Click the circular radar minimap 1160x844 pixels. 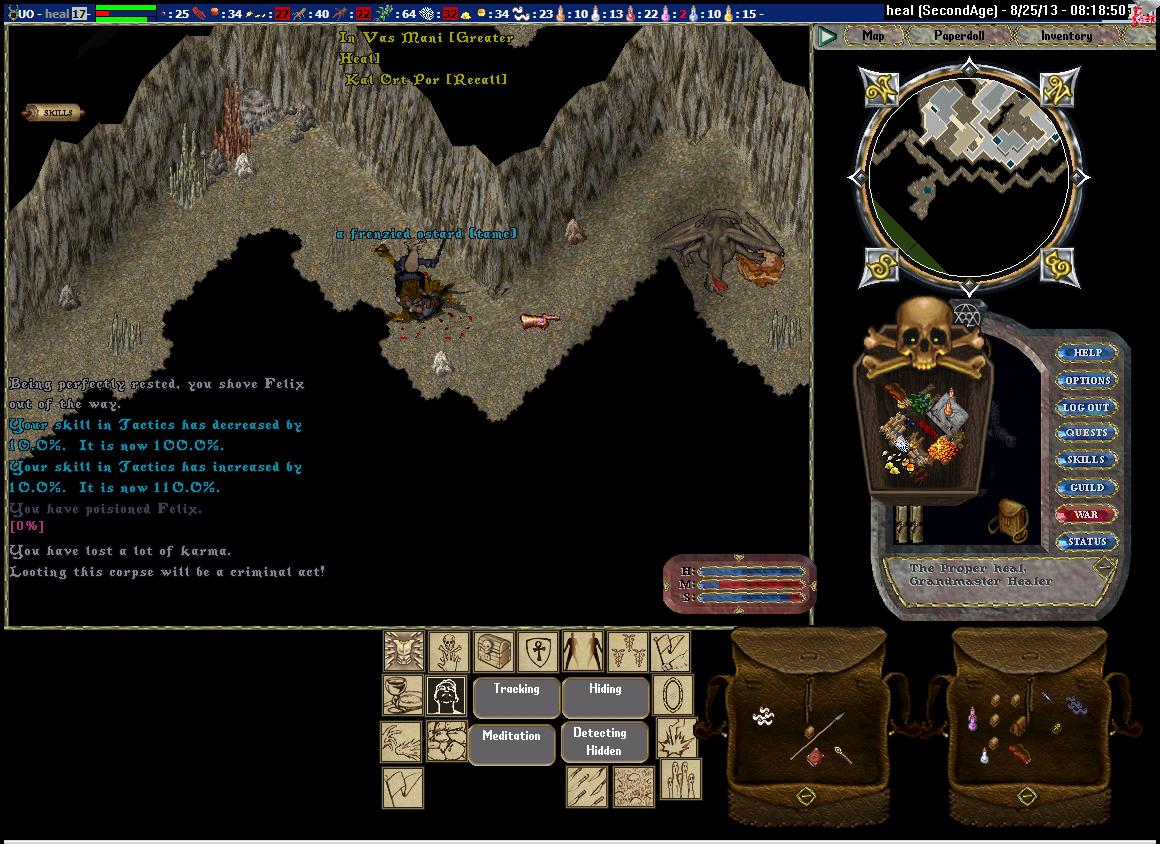click(967, 177)
